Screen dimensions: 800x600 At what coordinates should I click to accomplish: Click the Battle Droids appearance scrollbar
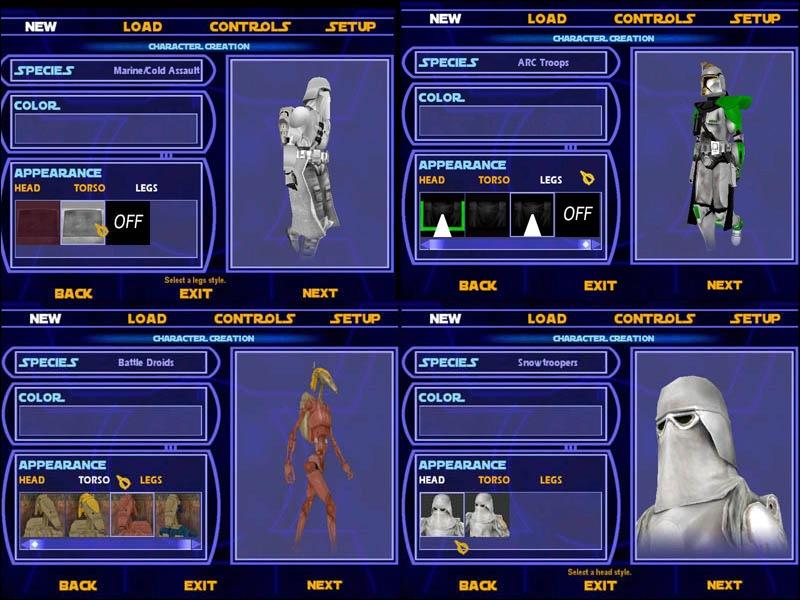pos(110,544)
